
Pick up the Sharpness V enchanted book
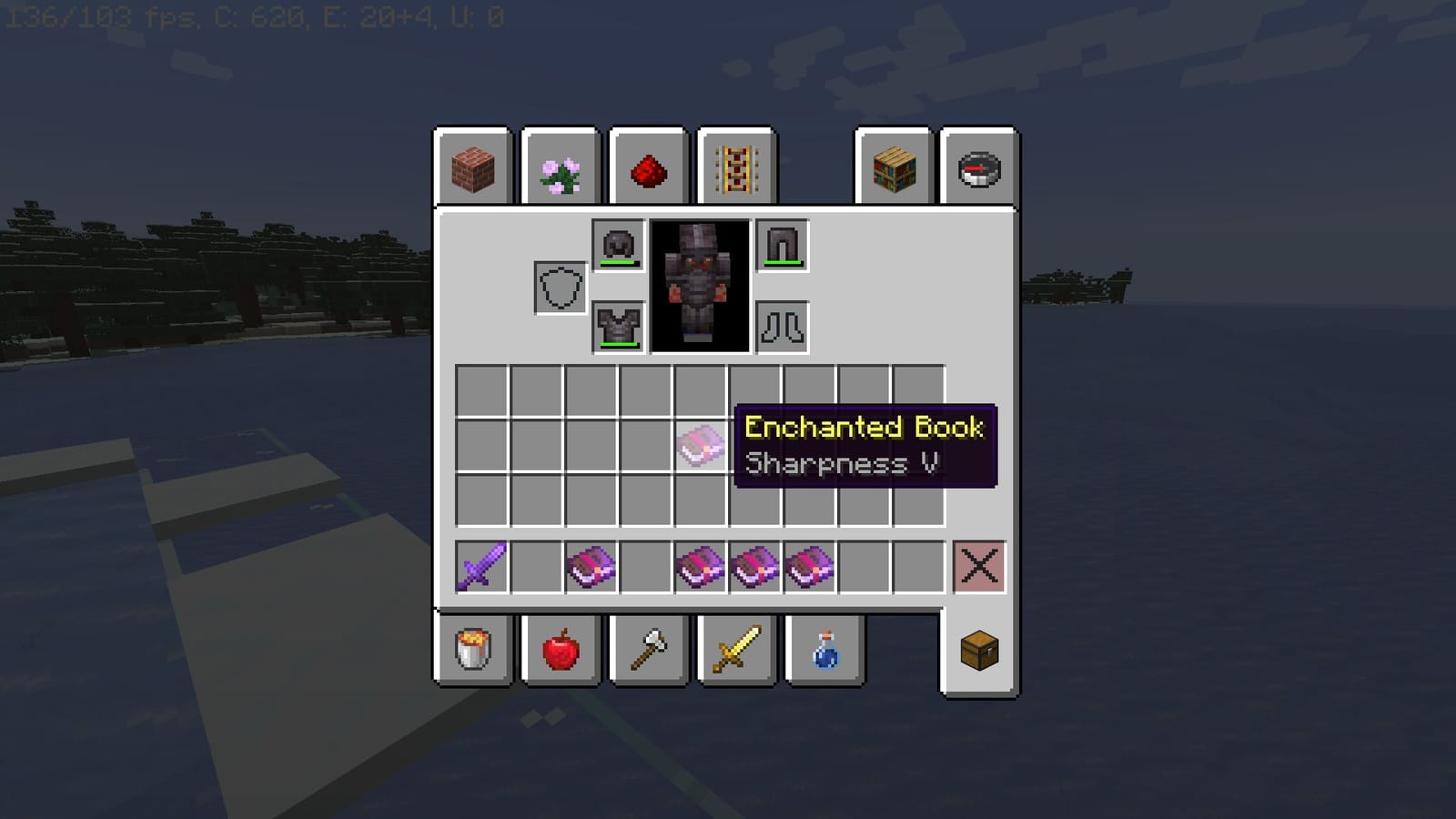click(x=703, y=449)
